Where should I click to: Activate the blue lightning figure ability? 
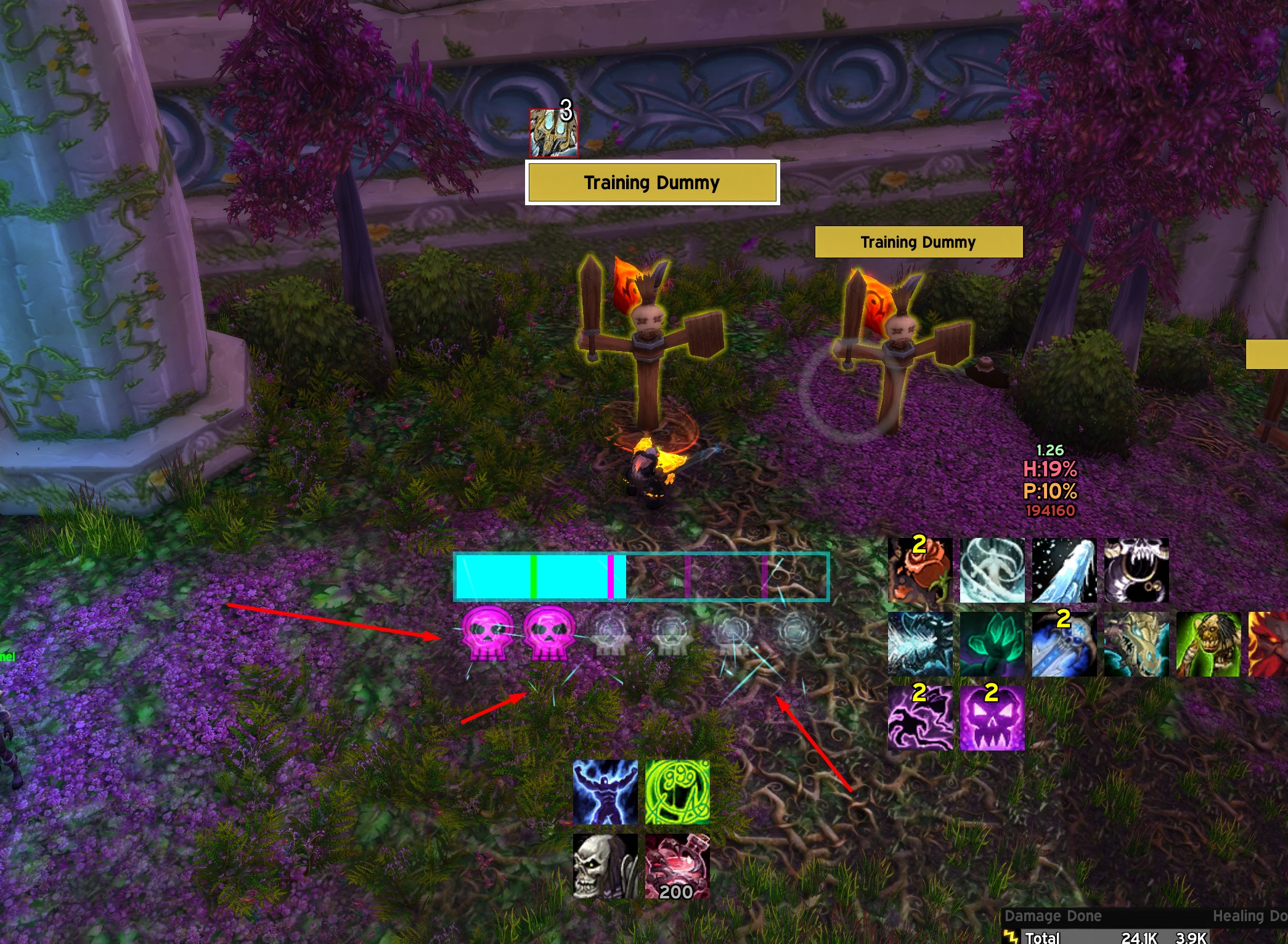[x=605, y=792]
